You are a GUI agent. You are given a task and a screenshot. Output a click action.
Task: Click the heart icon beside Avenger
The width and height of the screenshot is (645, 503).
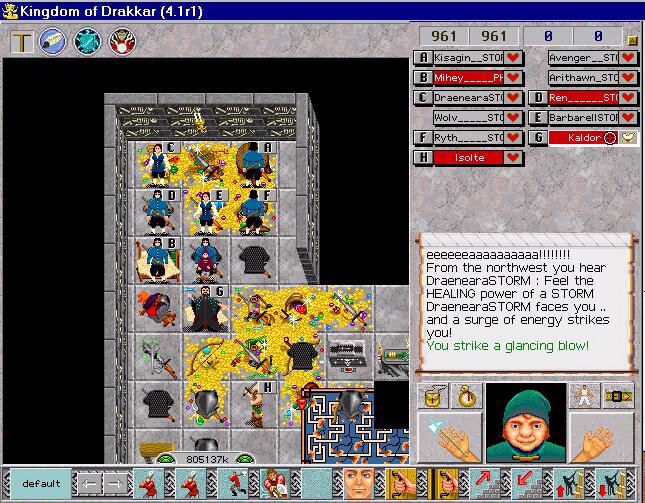click(629, 58)
